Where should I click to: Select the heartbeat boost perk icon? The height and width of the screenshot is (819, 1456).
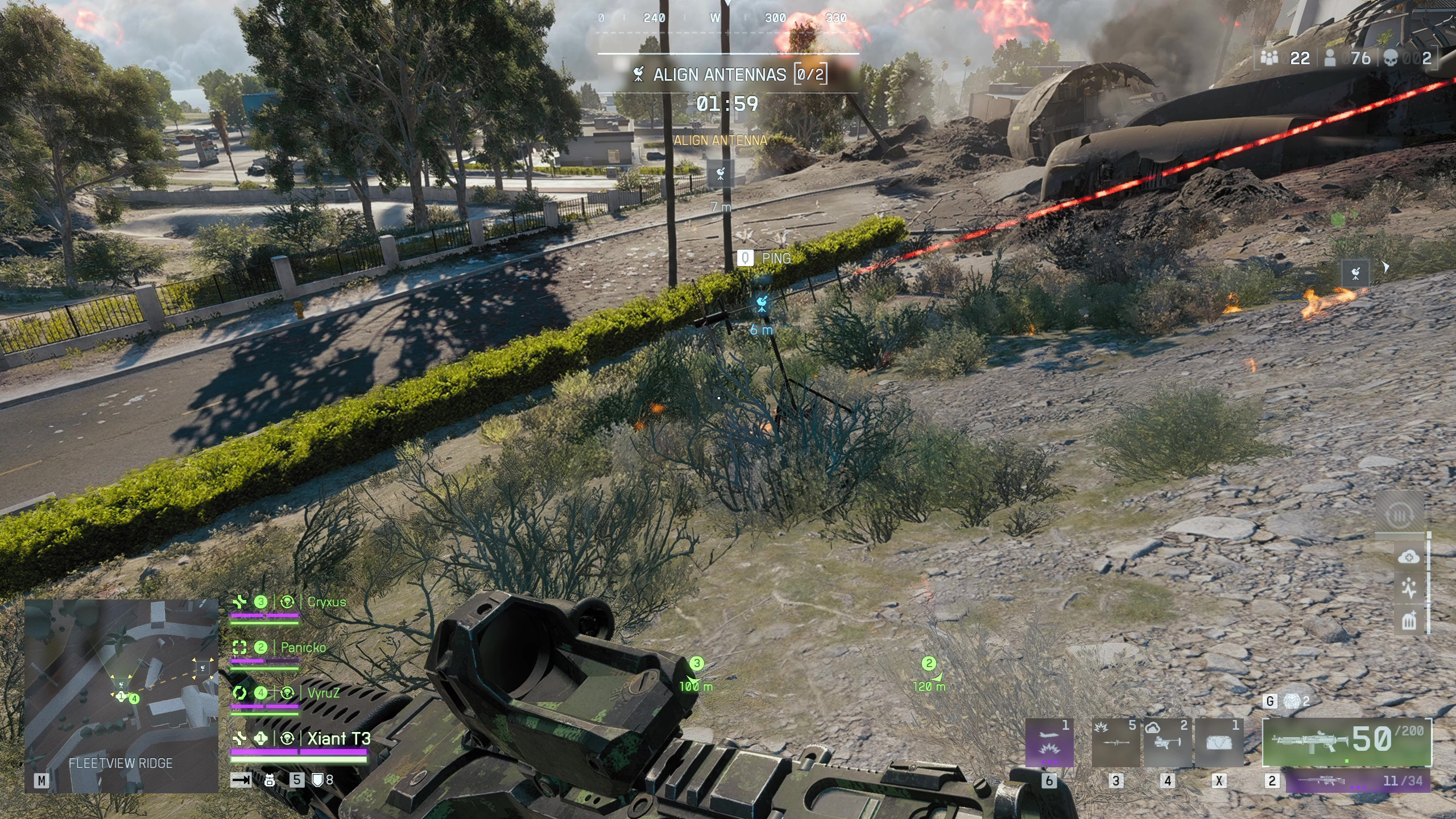1409,589
